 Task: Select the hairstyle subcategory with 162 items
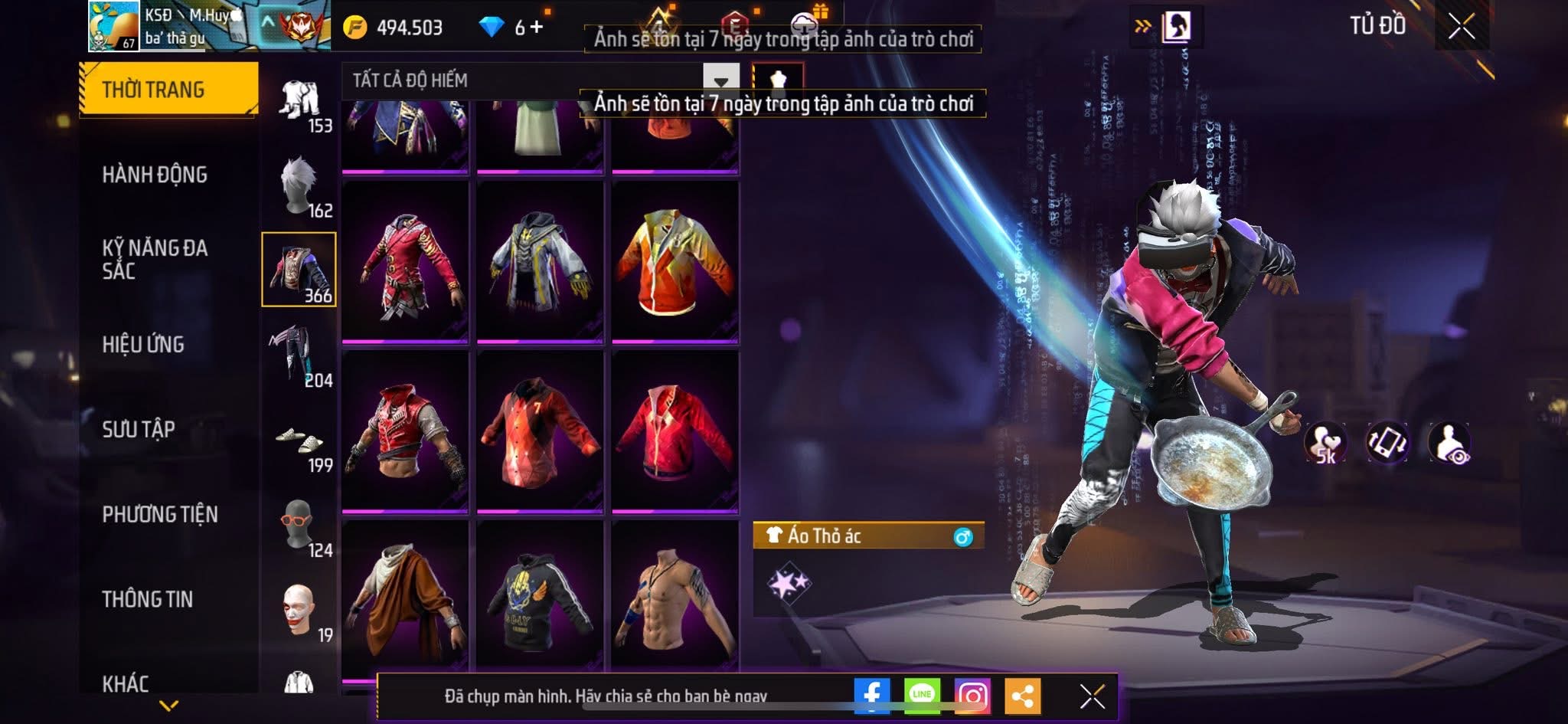click(x=299, y=186)
